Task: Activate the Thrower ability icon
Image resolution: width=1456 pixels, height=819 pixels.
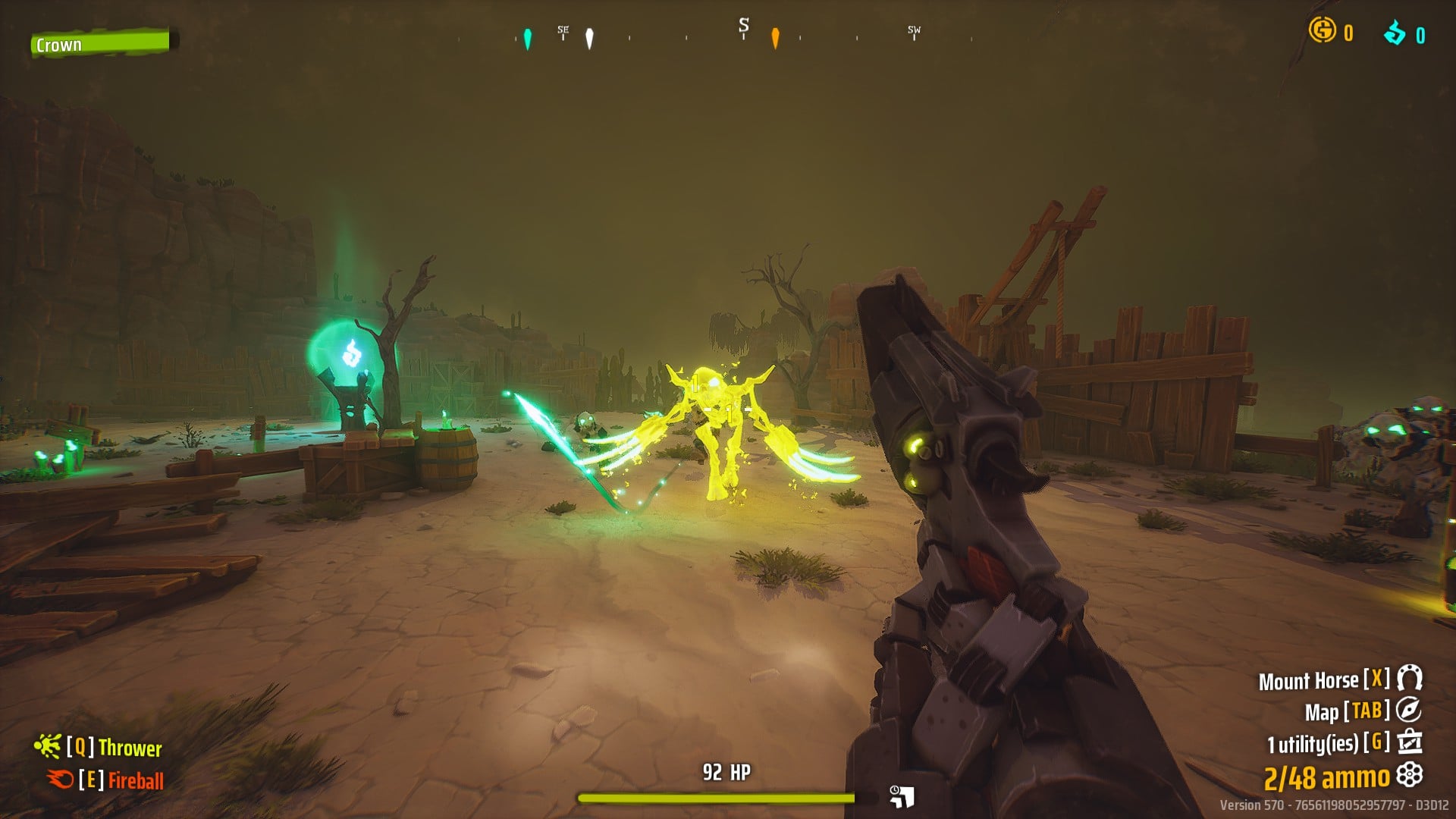Action: point(47,747)
